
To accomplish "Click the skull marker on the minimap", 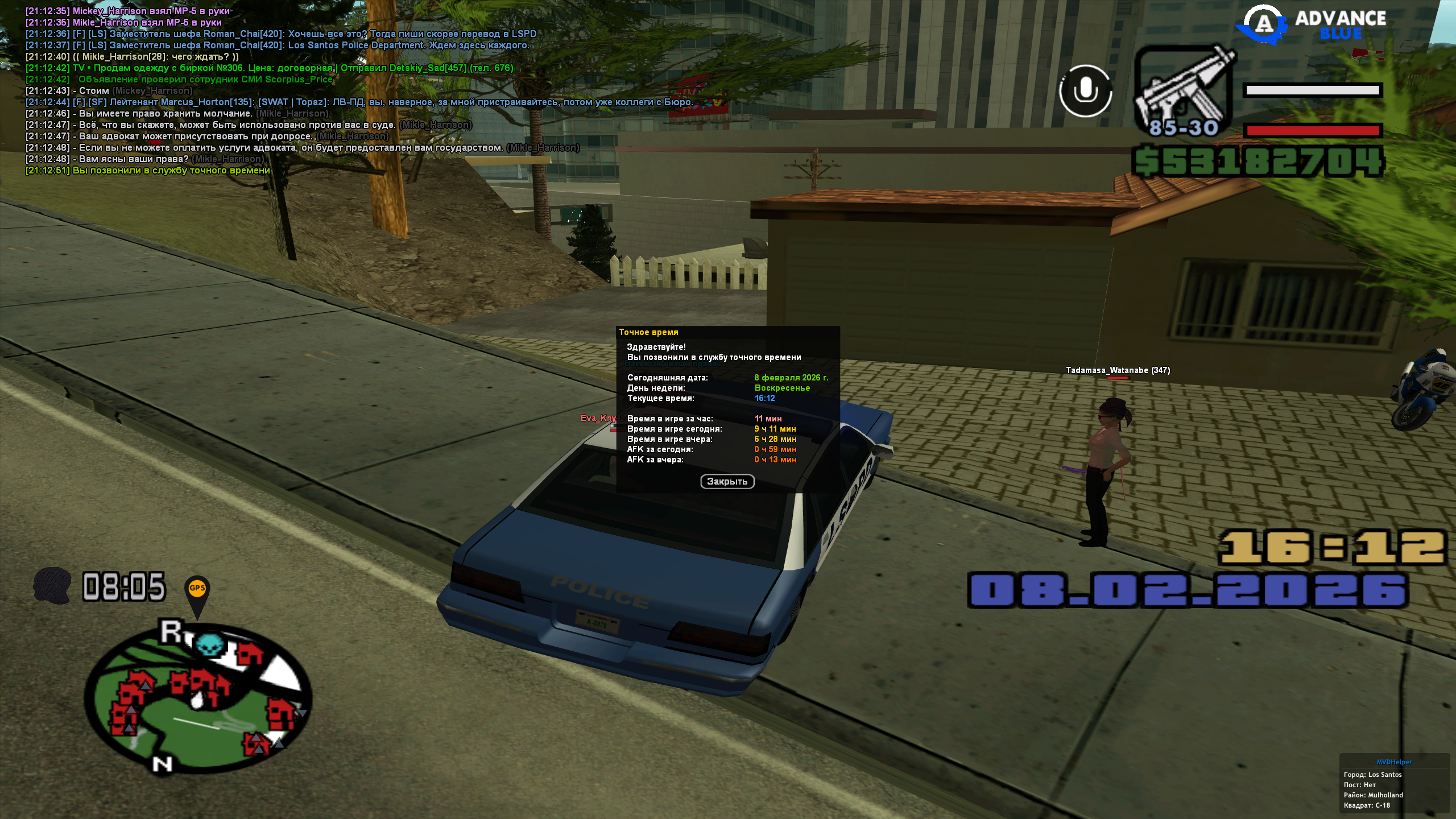I will (x=210, y=646).
